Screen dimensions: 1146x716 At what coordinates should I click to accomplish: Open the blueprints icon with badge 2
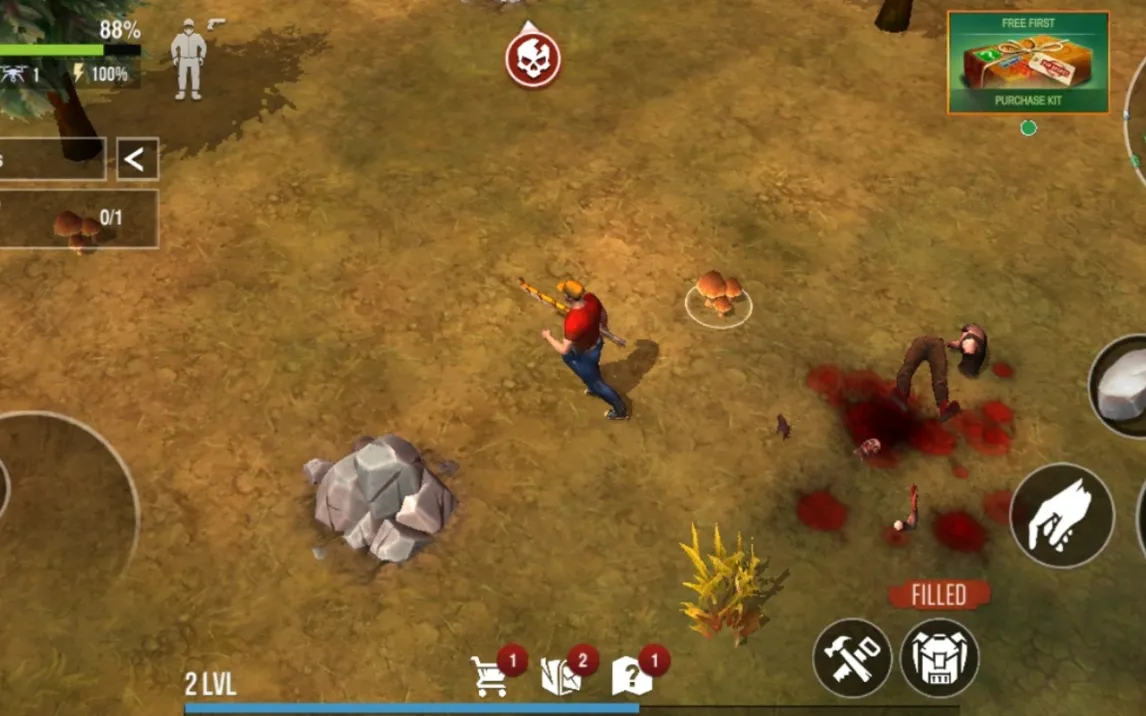561,677
